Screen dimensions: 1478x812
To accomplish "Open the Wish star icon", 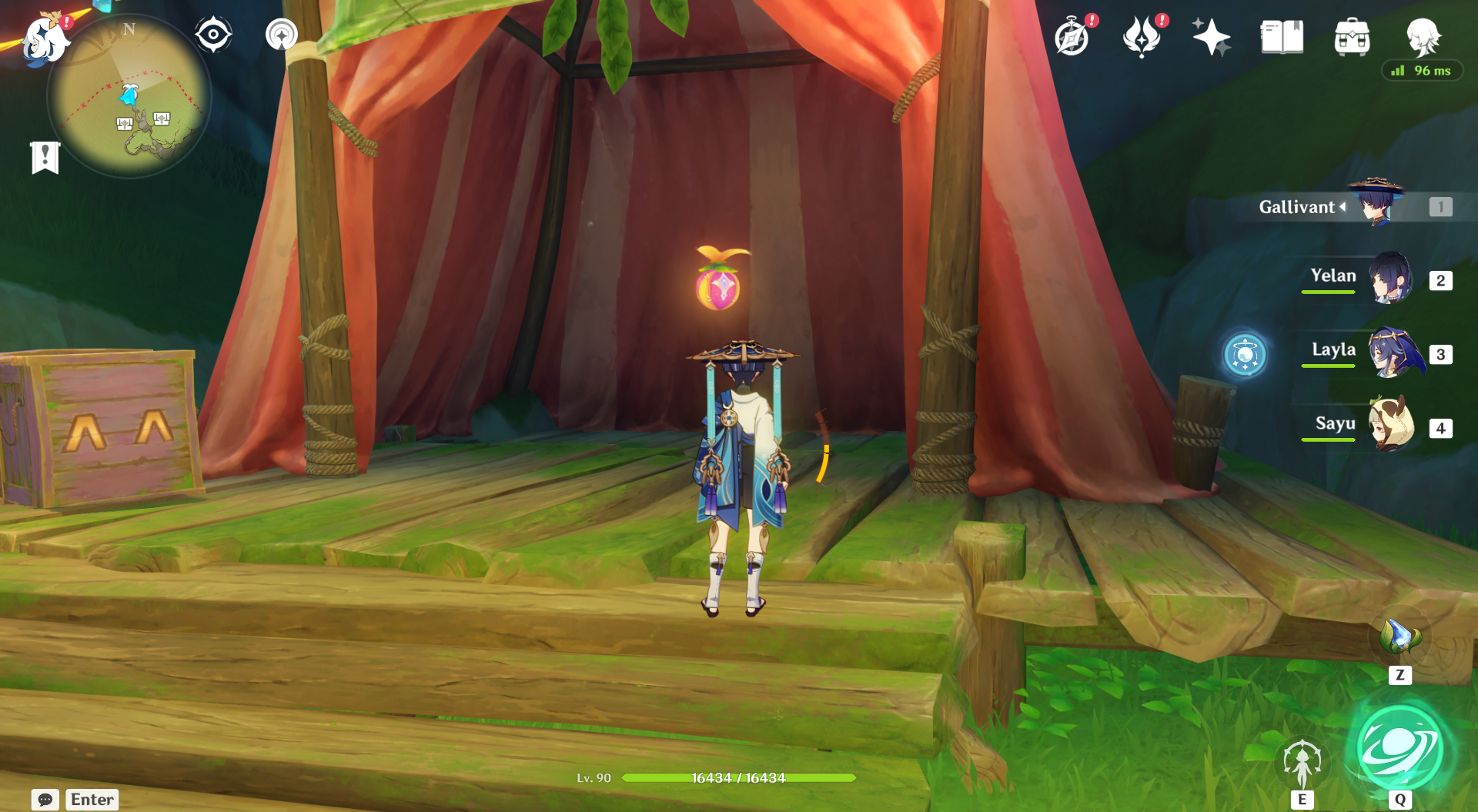I will point(1211,37).
